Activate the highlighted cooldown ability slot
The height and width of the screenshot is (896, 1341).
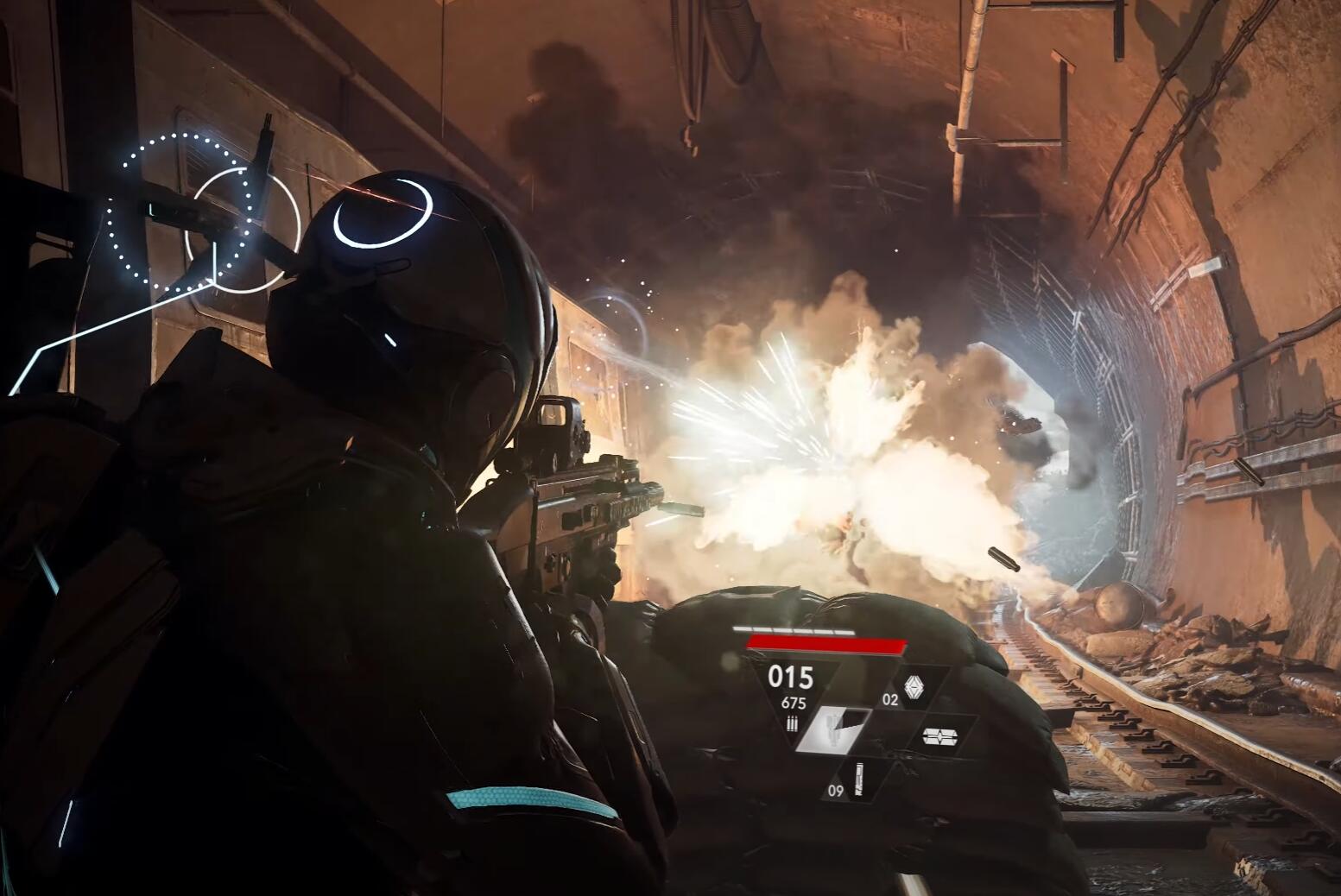833,728
